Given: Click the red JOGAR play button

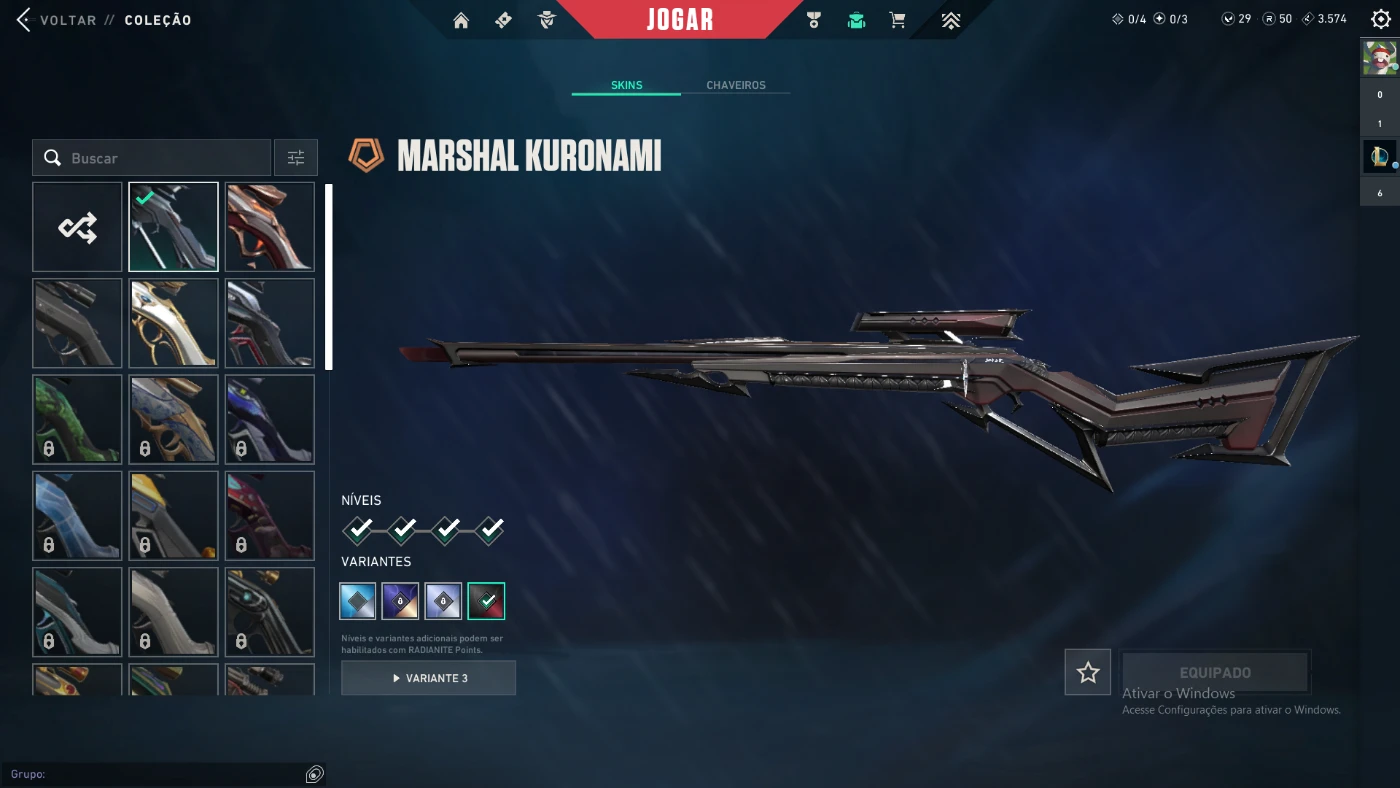Looking at the screenshot, I should 680,20.
